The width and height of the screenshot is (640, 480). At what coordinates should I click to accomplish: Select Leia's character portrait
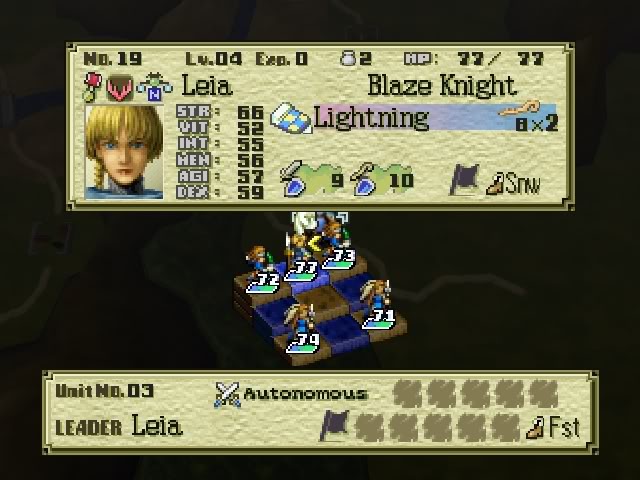pyautogui.click(x=125, y=152)
